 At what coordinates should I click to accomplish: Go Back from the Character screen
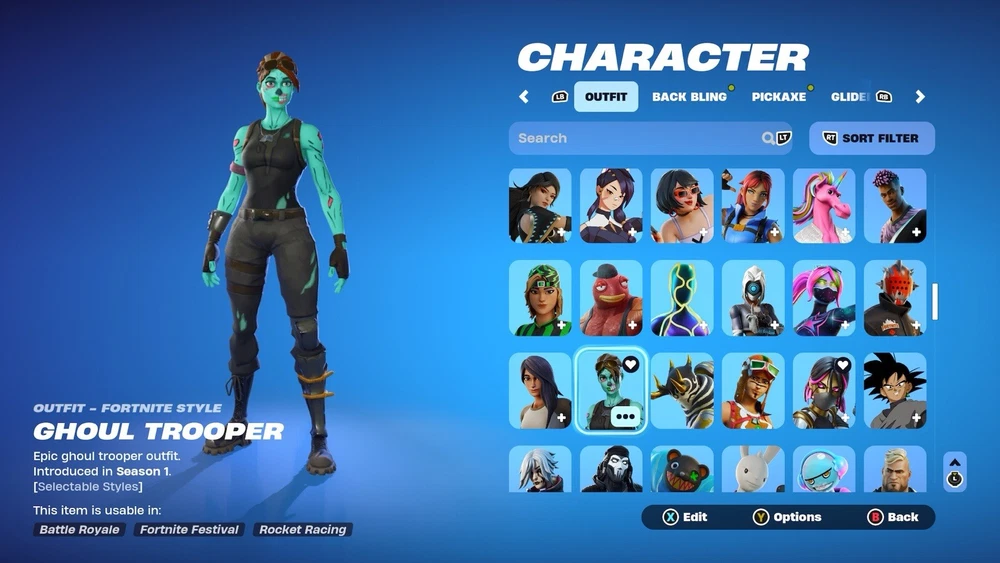892,517
